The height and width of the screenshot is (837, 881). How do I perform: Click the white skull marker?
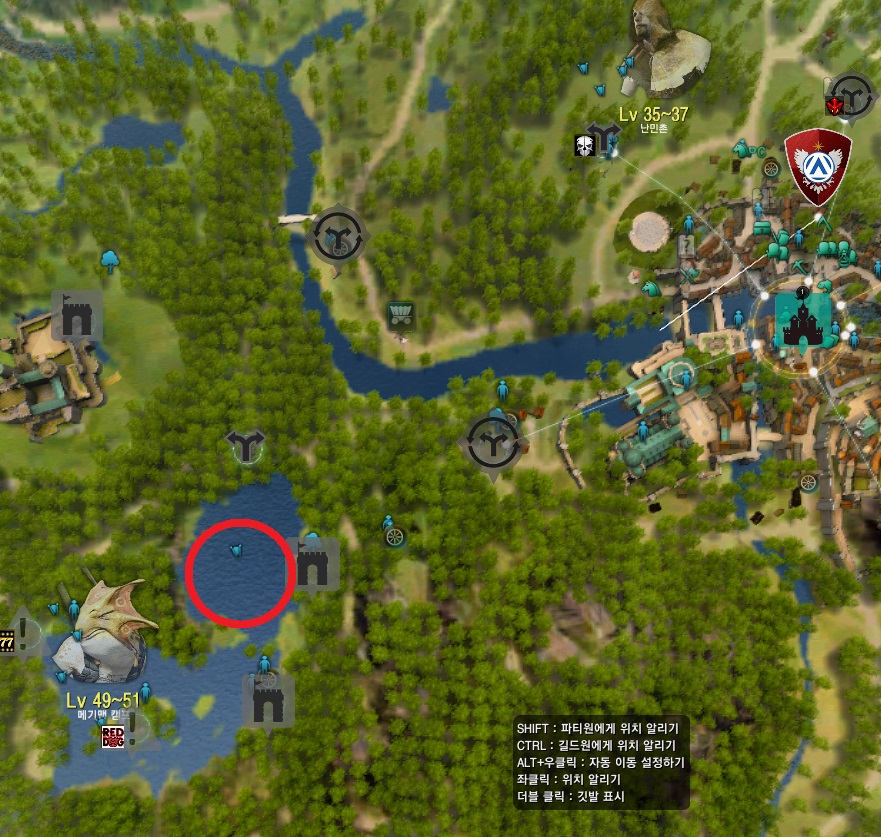tap(584, 145)
